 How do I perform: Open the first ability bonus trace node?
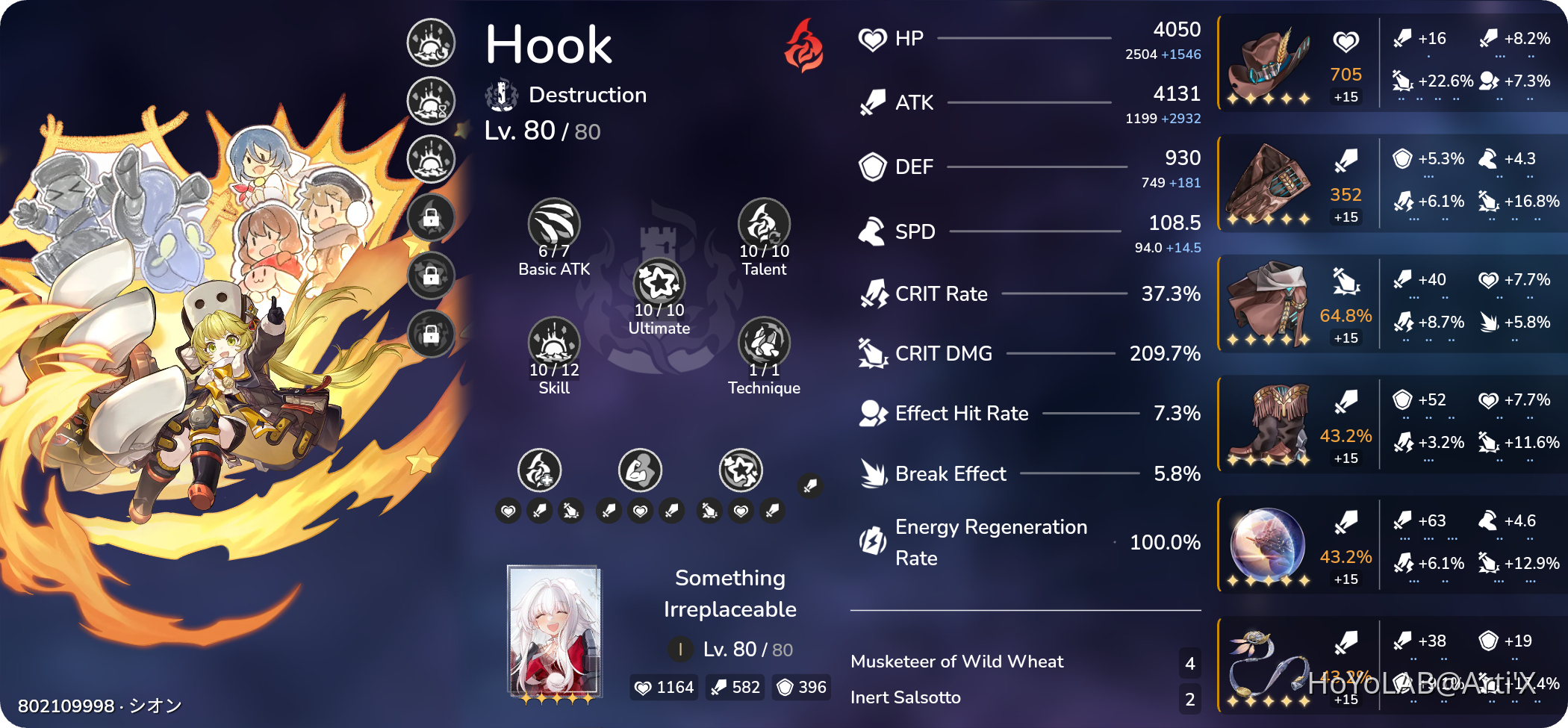540,470
